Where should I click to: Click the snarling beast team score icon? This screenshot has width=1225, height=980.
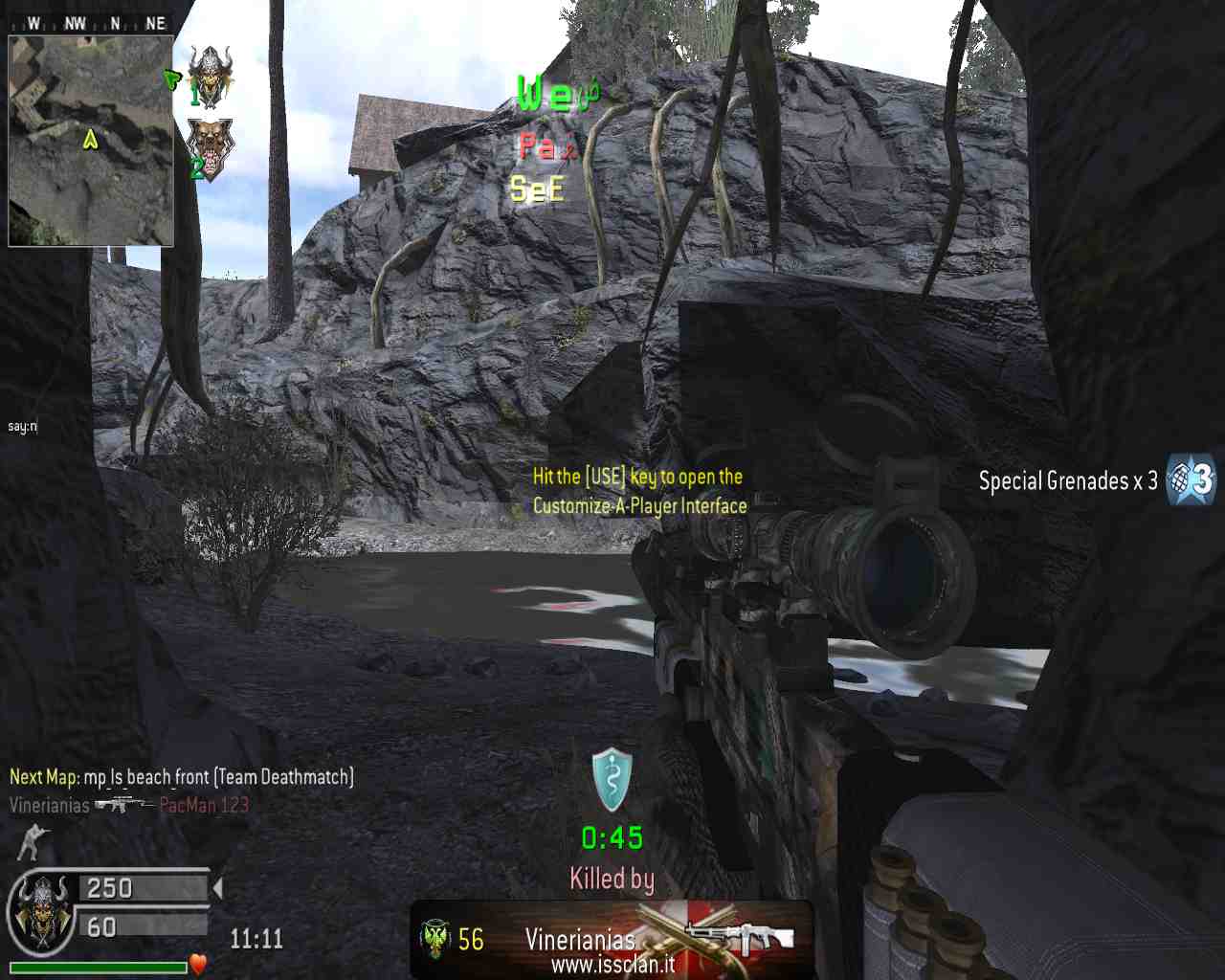[x=210, y=147]
